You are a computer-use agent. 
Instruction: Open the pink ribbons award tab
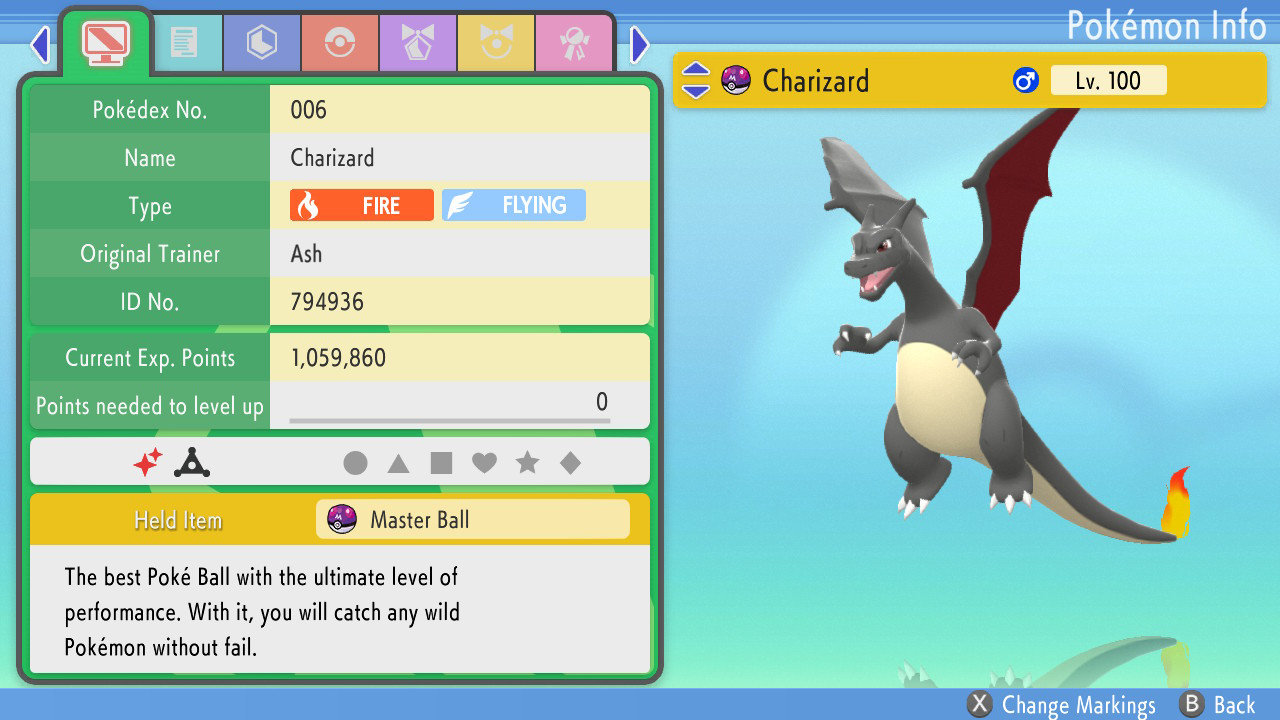573,42
